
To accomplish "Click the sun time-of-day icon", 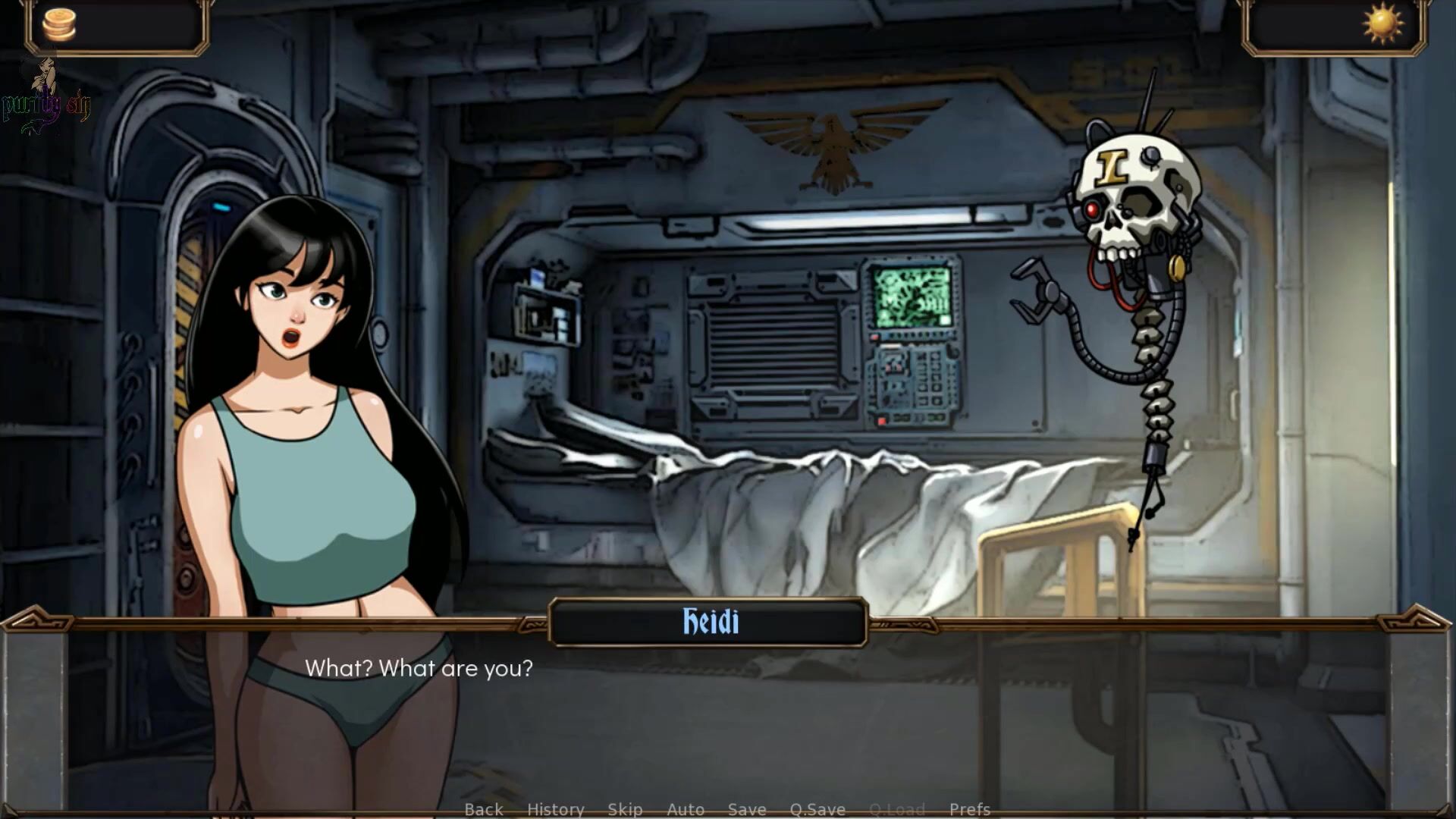I will click(1382, 24).
